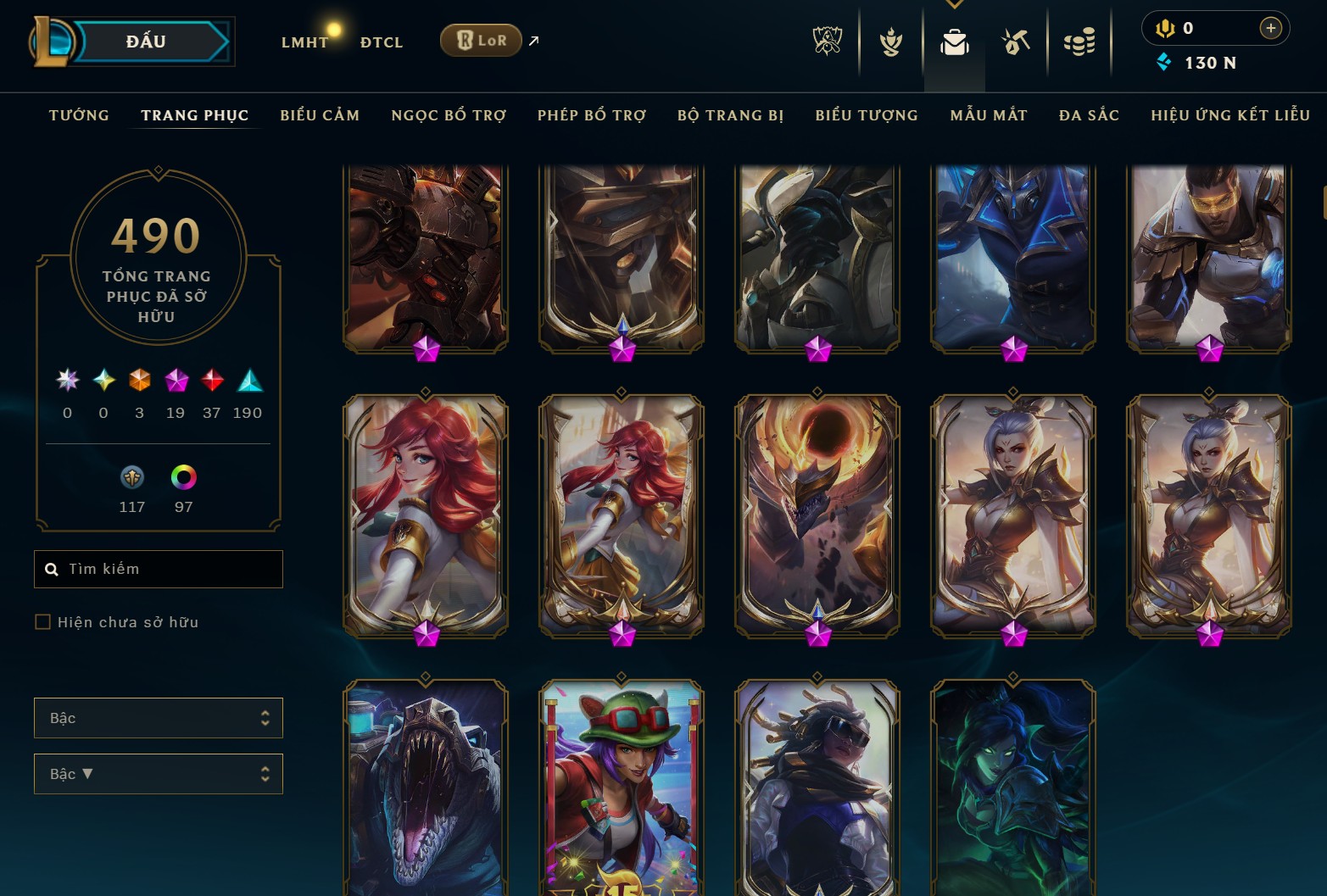Screen dimensions: 1327x896
Task: Enable the Hiện chưa sở hữu checkbox
Action: pyautogui.click(x=42, y=621)
